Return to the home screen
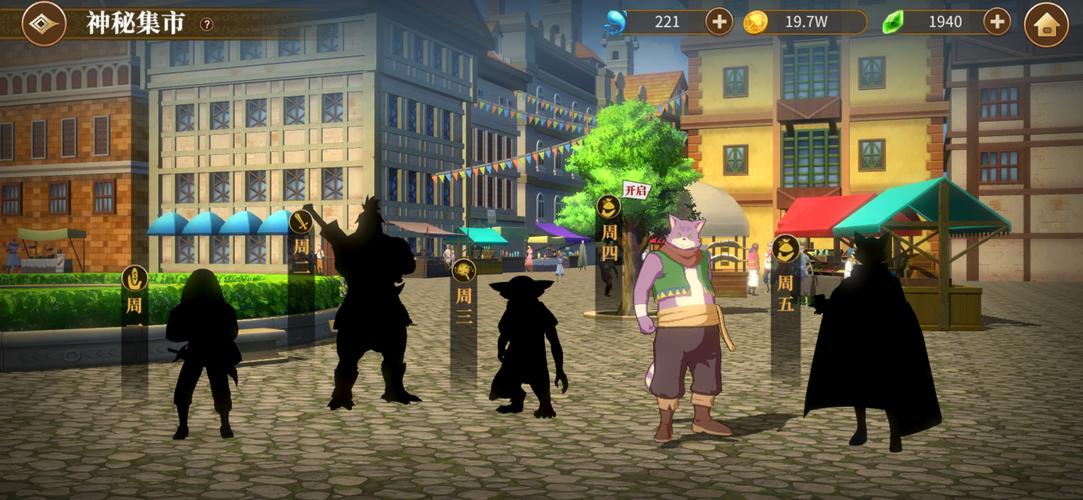 click(x=1046, y=24)
